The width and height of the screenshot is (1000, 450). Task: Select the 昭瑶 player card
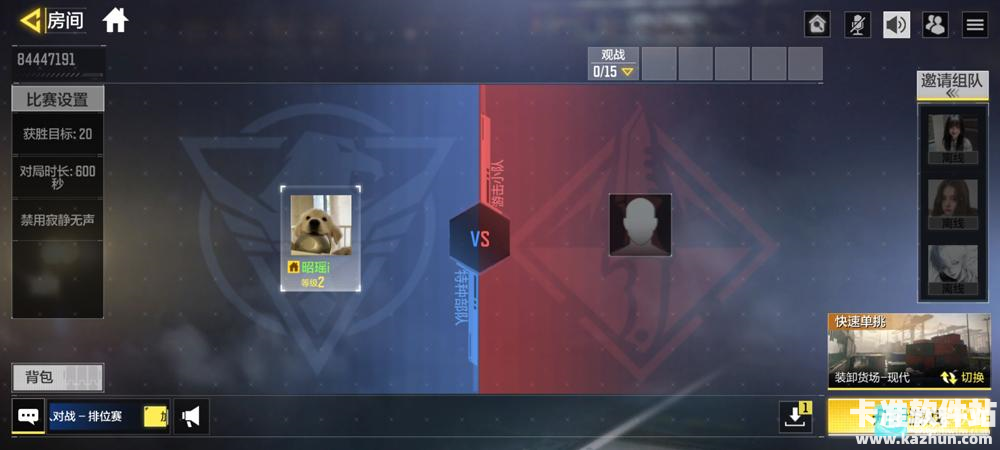pyautogui.click(x=321, y=238)
